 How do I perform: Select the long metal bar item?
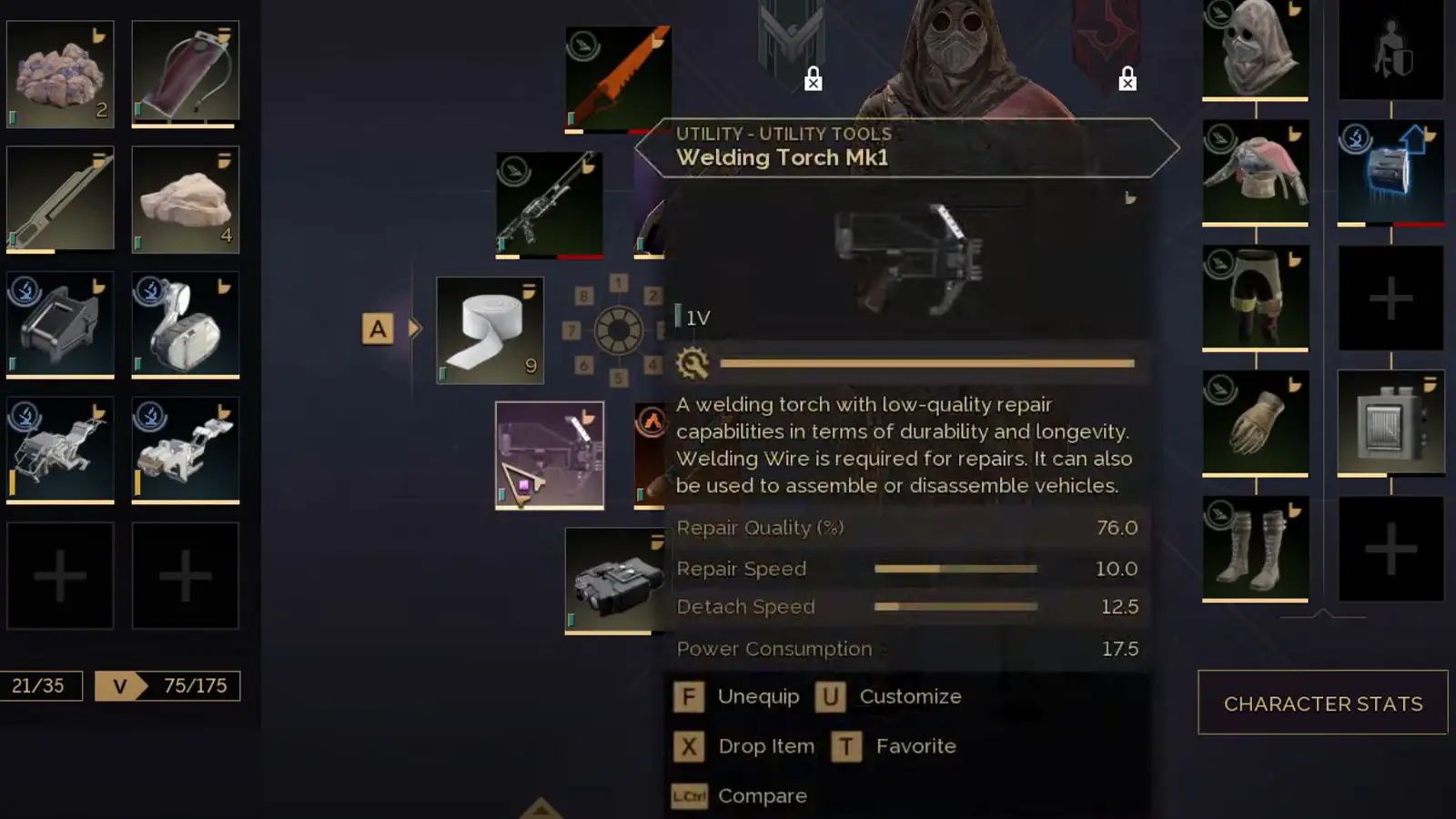[x=60, y=199]
